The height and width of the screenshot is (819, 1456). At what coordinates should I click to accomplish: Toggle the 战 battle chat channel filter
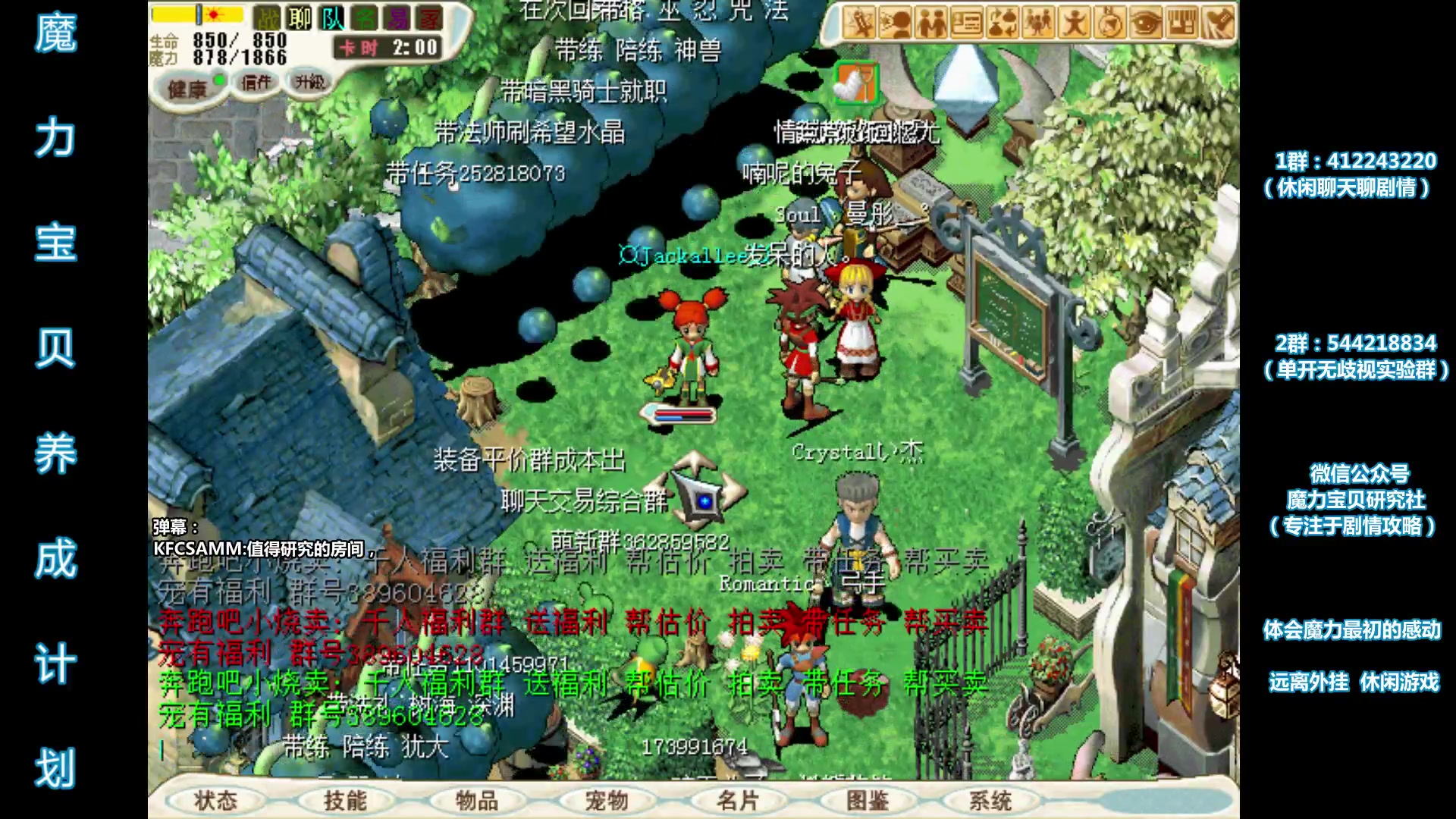267,18
